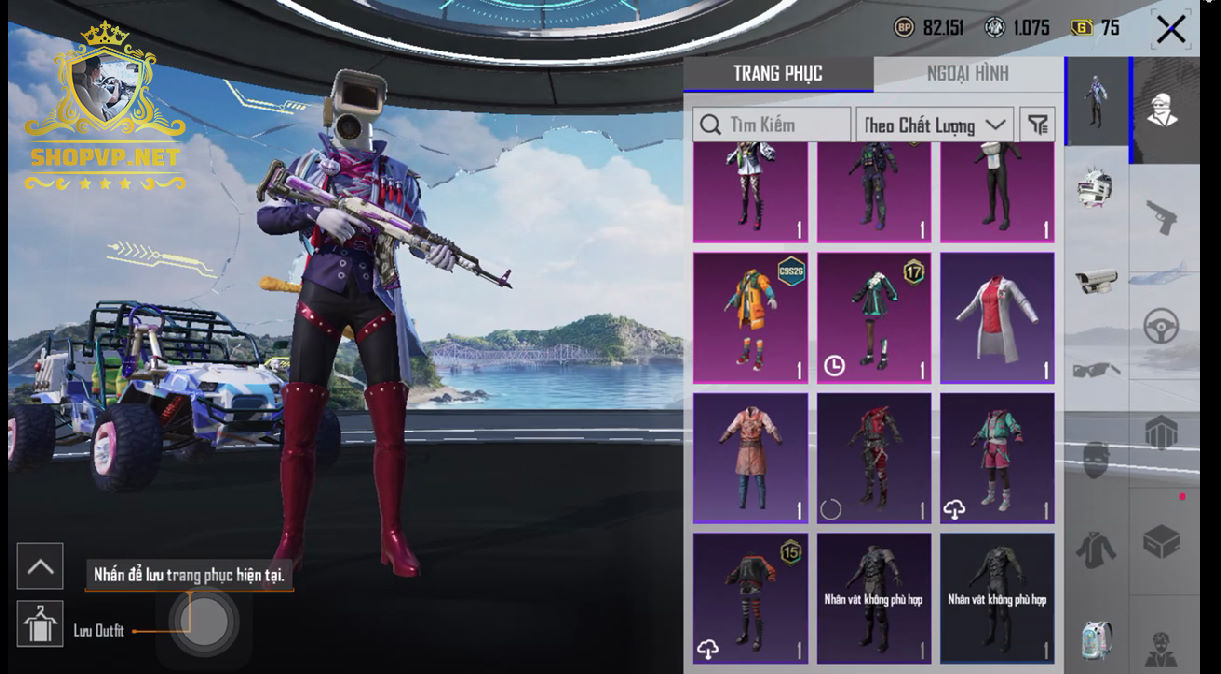Select the backpack category icon
Screen dimensions: 1221x674
1096,640
